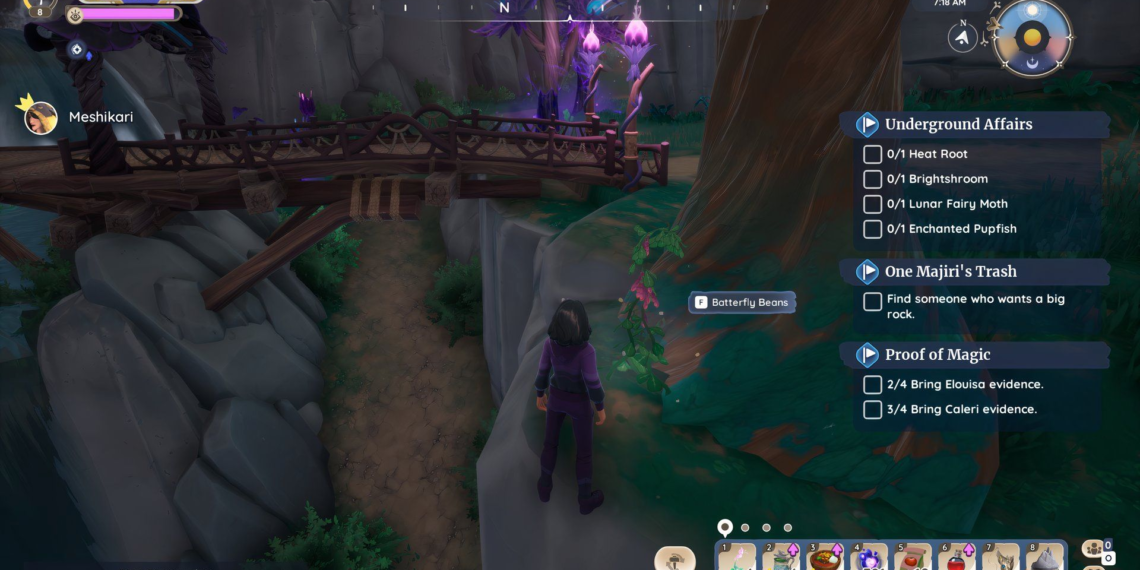Click the round tool swap button
This screenshot has width=1140, height=570.
[675, 558]
